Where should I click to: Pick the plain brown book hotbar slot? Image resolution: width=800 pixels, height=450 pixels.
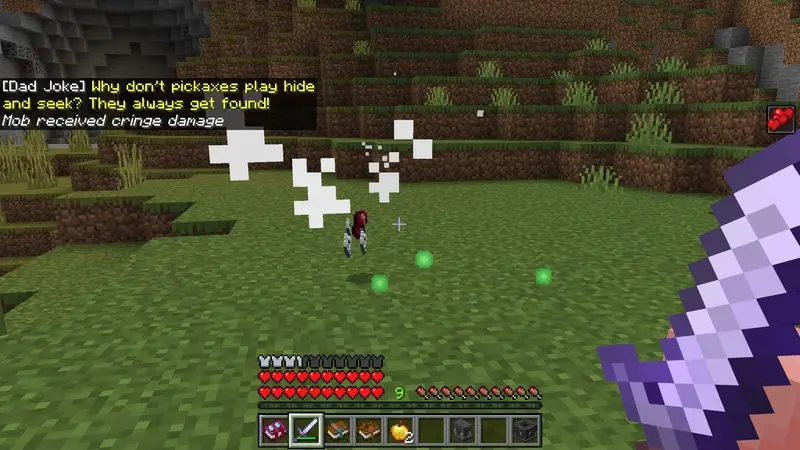[x=369, y=430]
